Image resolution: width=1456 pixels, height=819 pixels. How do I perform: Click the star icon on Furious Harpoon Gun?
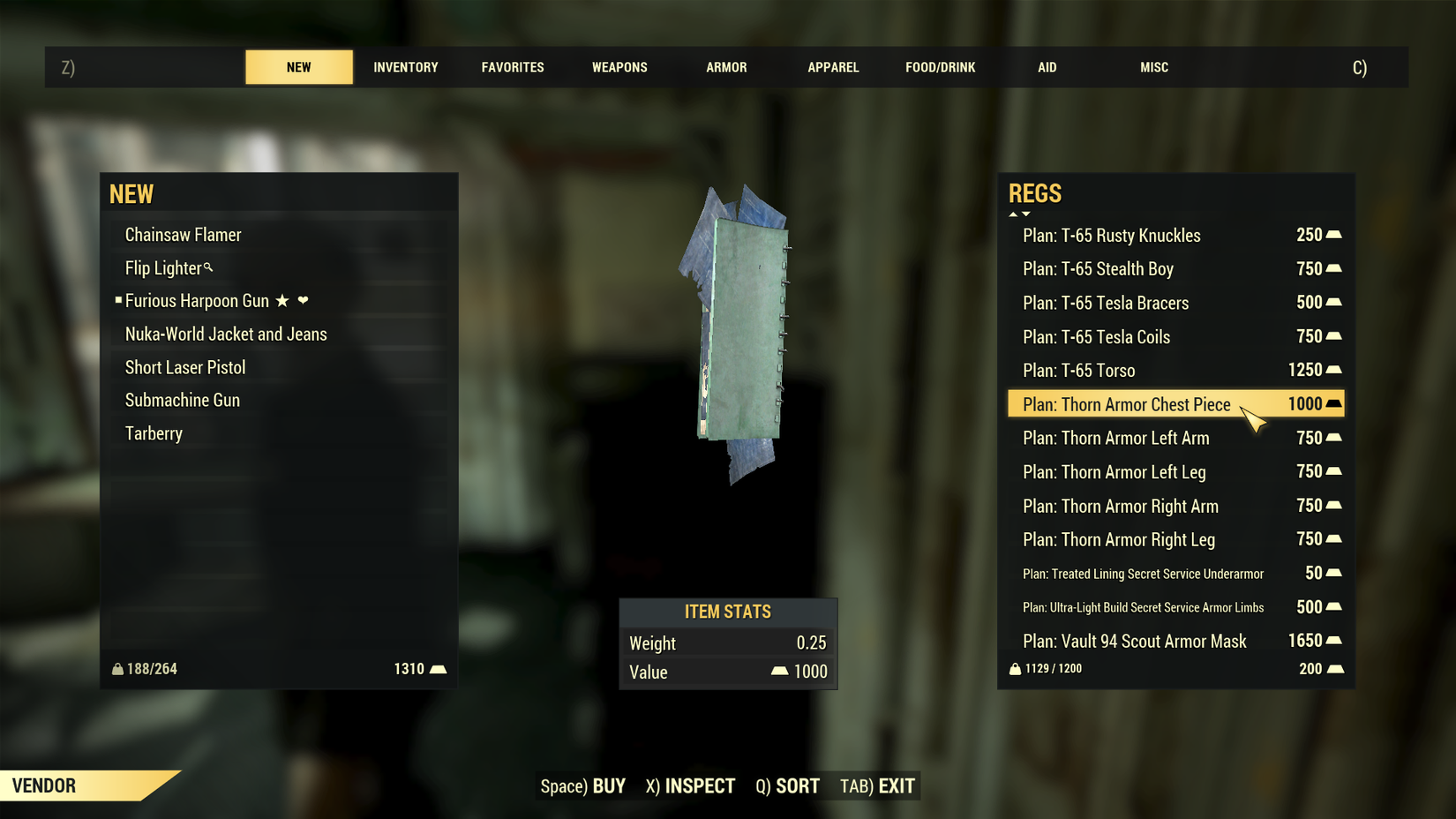[x=282, y=301]
